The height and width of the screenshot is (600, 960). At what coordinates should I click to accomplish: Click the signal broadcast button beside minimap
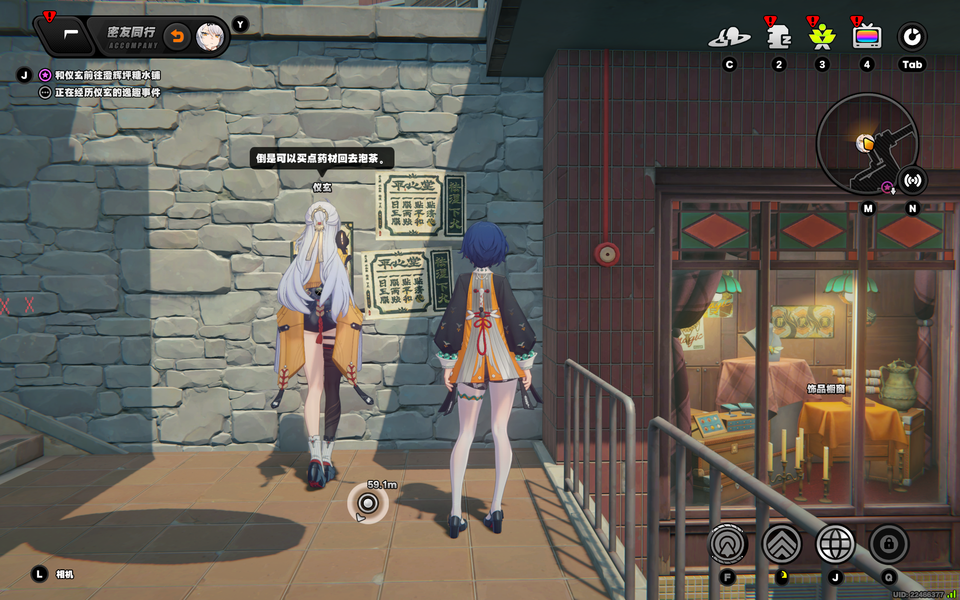(x=912, y=181)
